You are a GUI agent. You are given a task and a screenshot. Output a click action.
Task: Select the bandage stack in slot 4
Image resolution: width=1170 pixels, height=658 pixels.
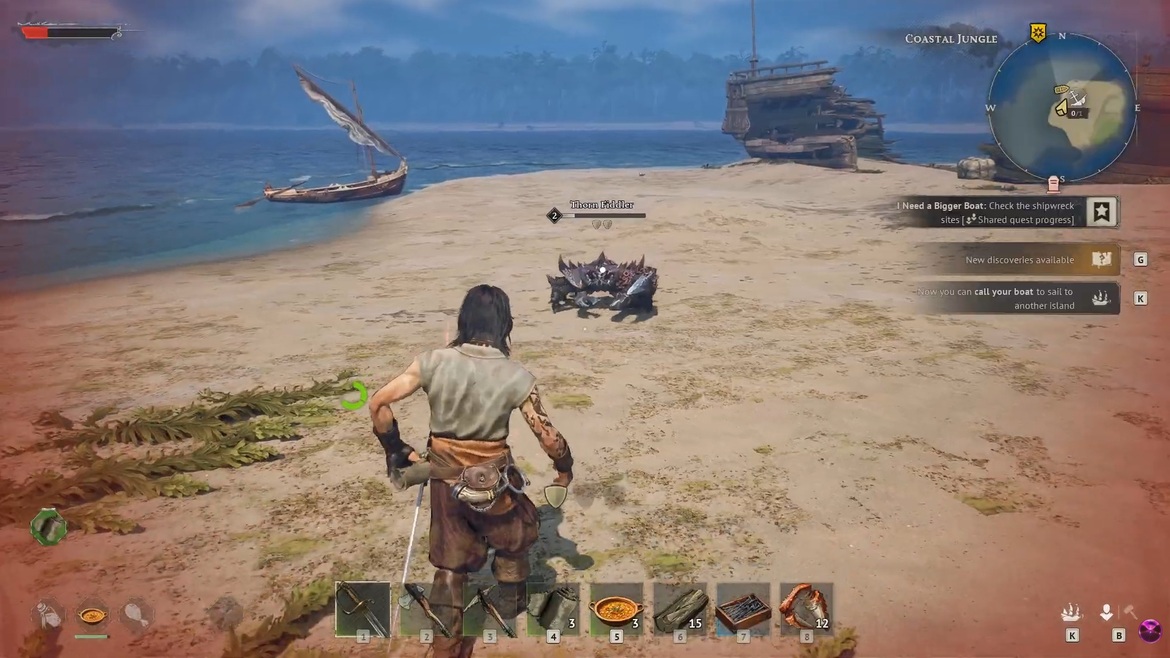point(553,608)
